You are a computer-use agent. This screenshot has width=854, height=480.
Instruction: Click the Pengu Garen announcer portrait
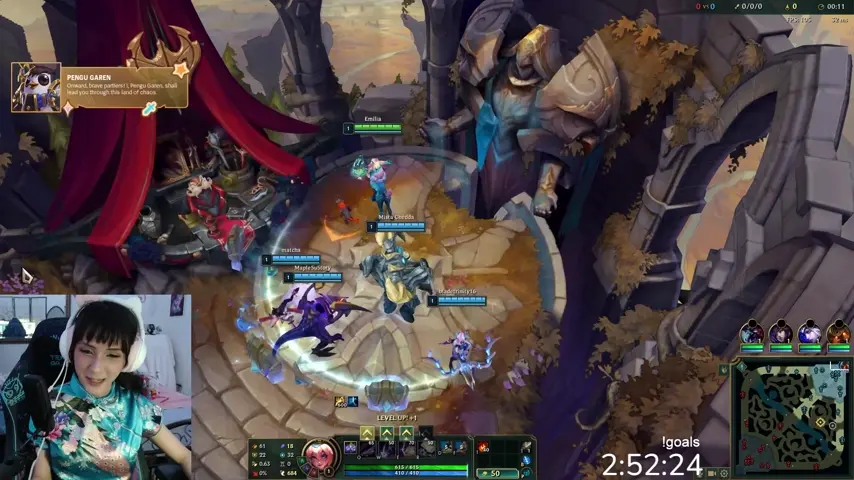click(x=36, y=87)
